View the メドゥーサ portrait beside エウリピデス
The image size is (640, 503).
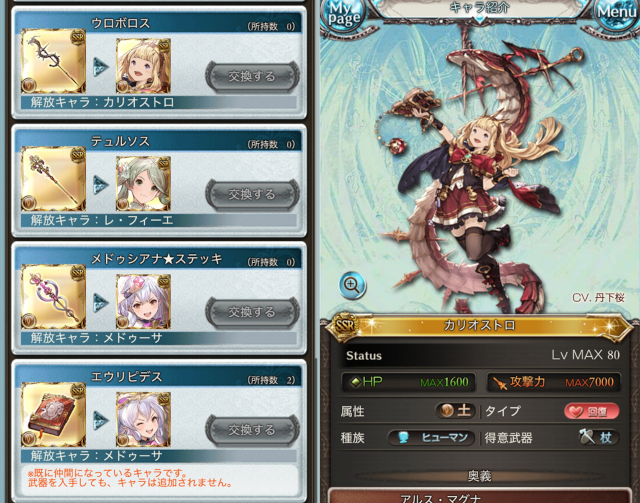click(143, 420)
